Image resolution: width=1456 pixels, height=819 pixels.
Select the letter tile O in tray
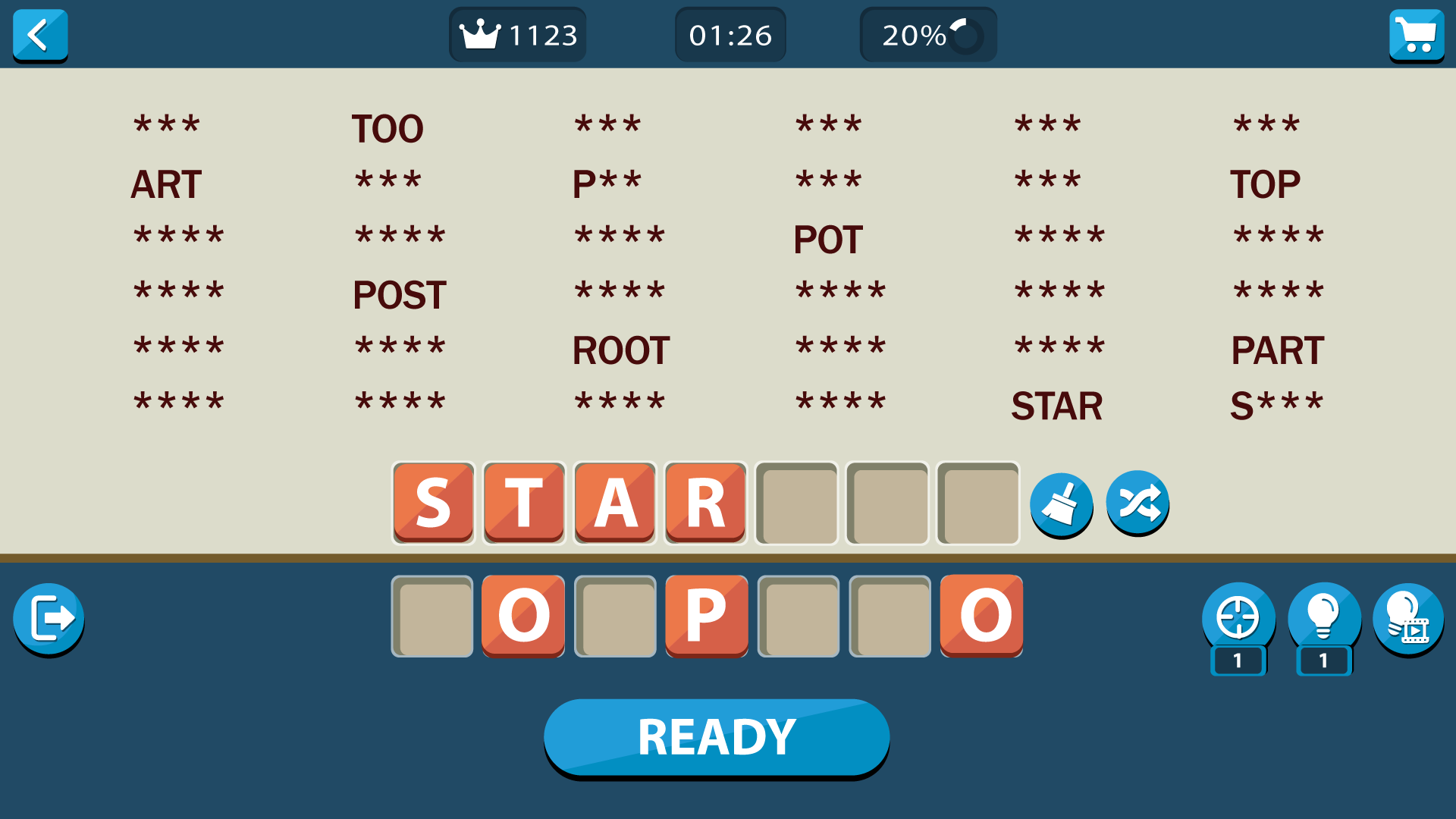tap(522, 616)
